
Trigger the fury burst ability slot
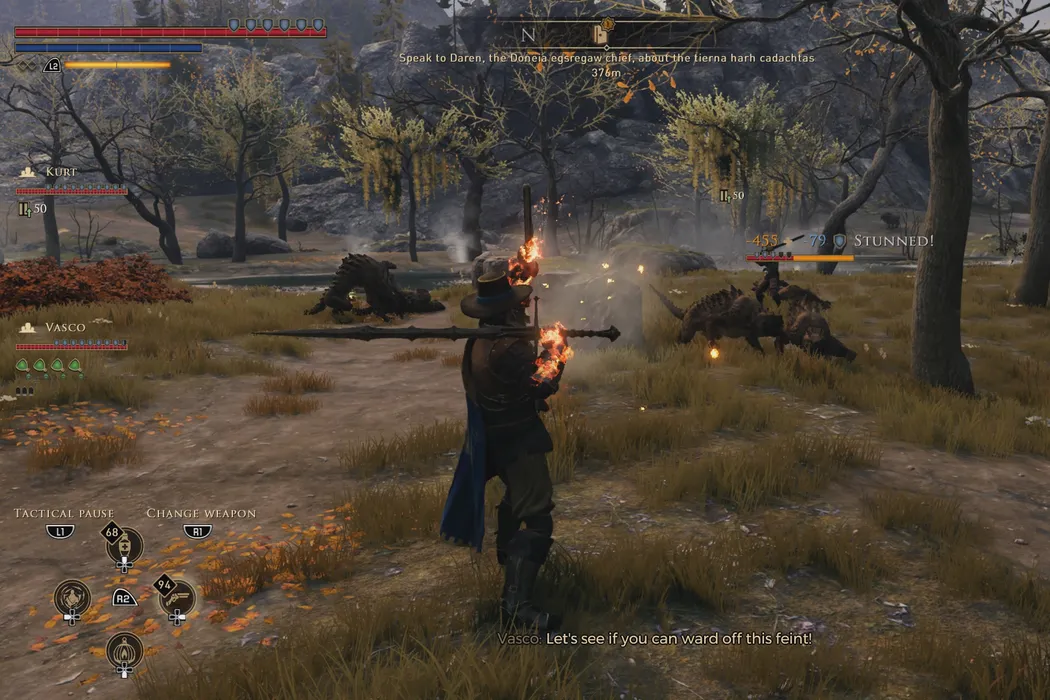72,598
